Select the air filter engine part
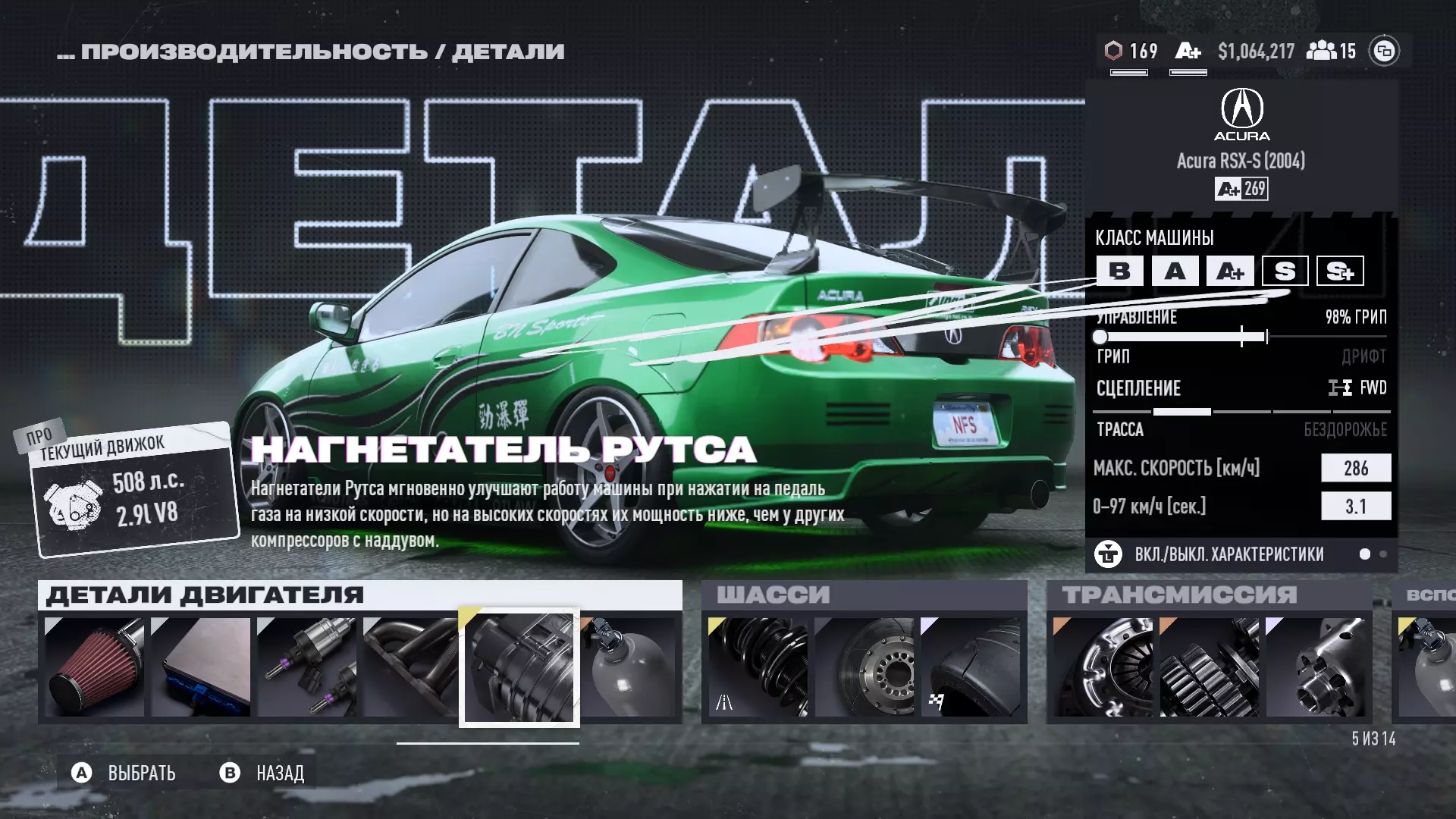Image resolution: width=1456 pixels, height=819 pixels. 94,667
